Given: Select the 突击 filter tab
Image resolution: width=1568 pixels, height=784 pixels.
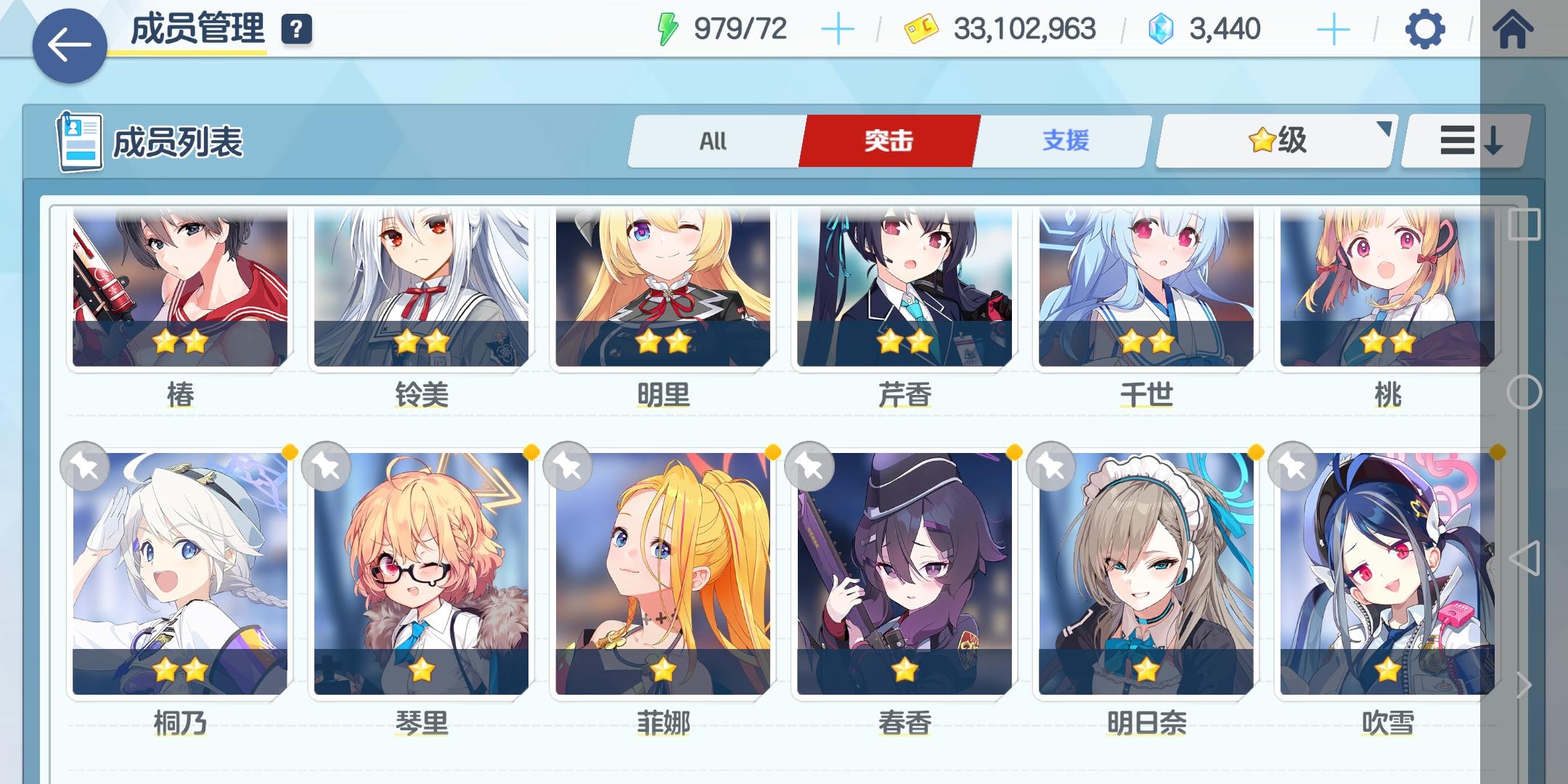Looking at the screenshot, I should click(x=890, y=141).
